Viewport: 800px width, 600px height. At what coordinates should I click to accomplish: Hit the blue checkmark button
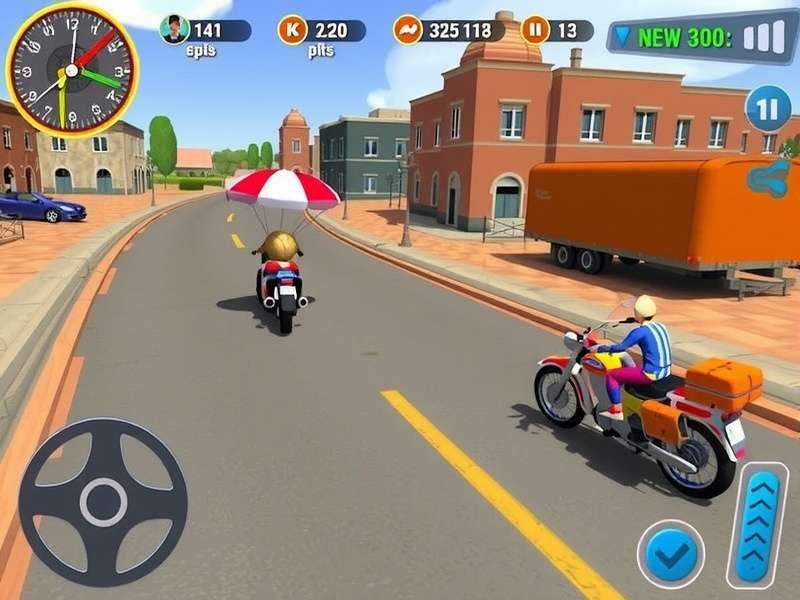coord(670,554)
